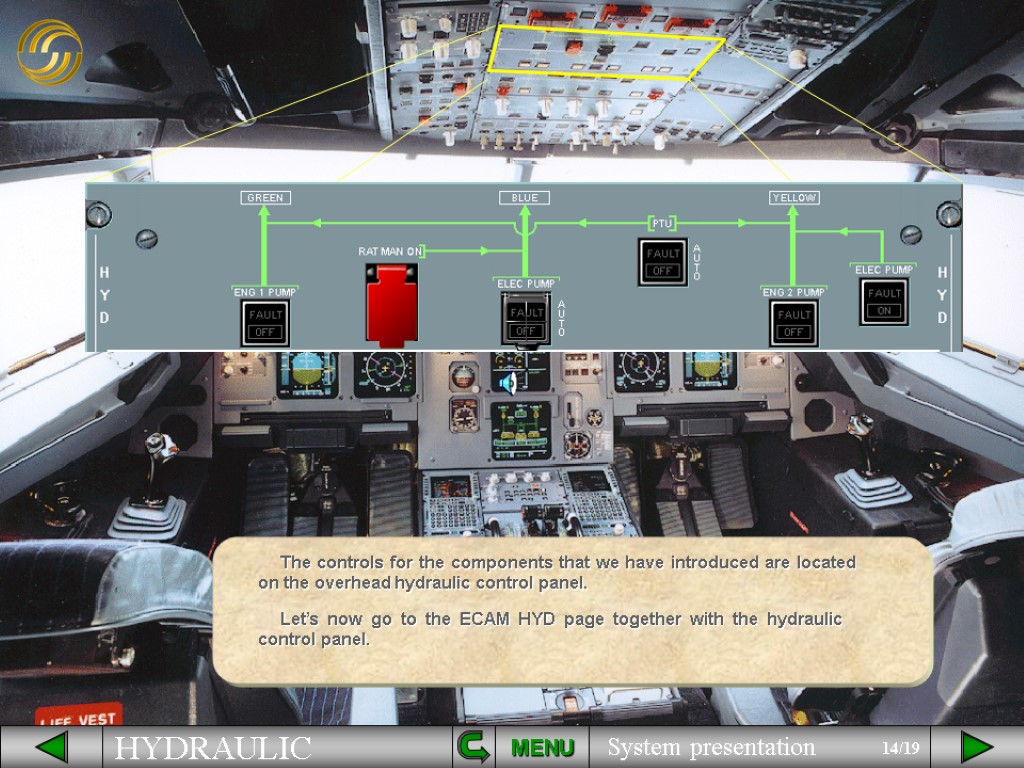Image resolution: width=1024 pixels, height=768 pixels.
Task: Go to the previous slide with left arrow
Action: 51,747
